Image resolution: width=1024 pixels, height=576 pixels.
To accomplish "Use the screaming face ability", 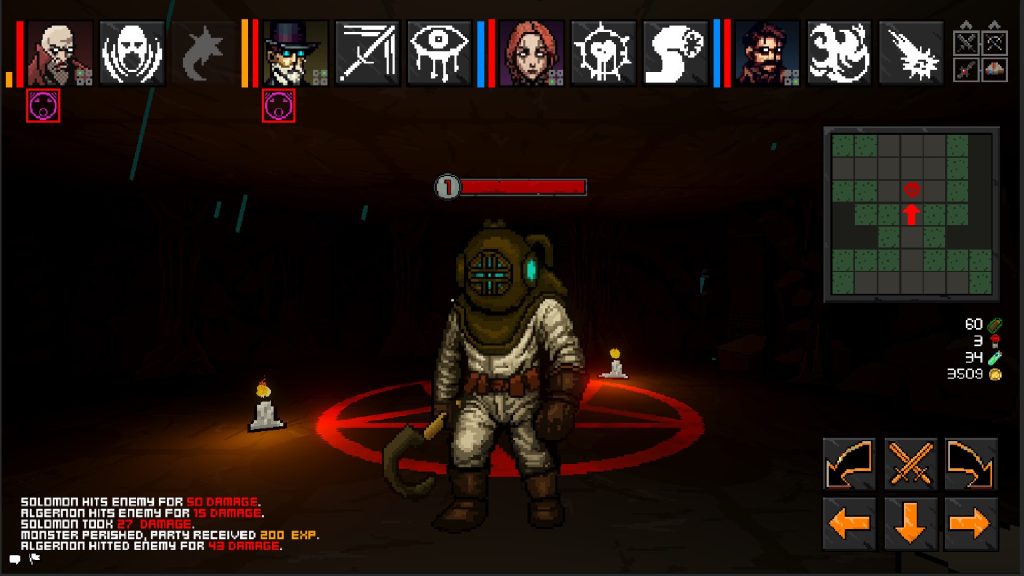I will (132, 53).
